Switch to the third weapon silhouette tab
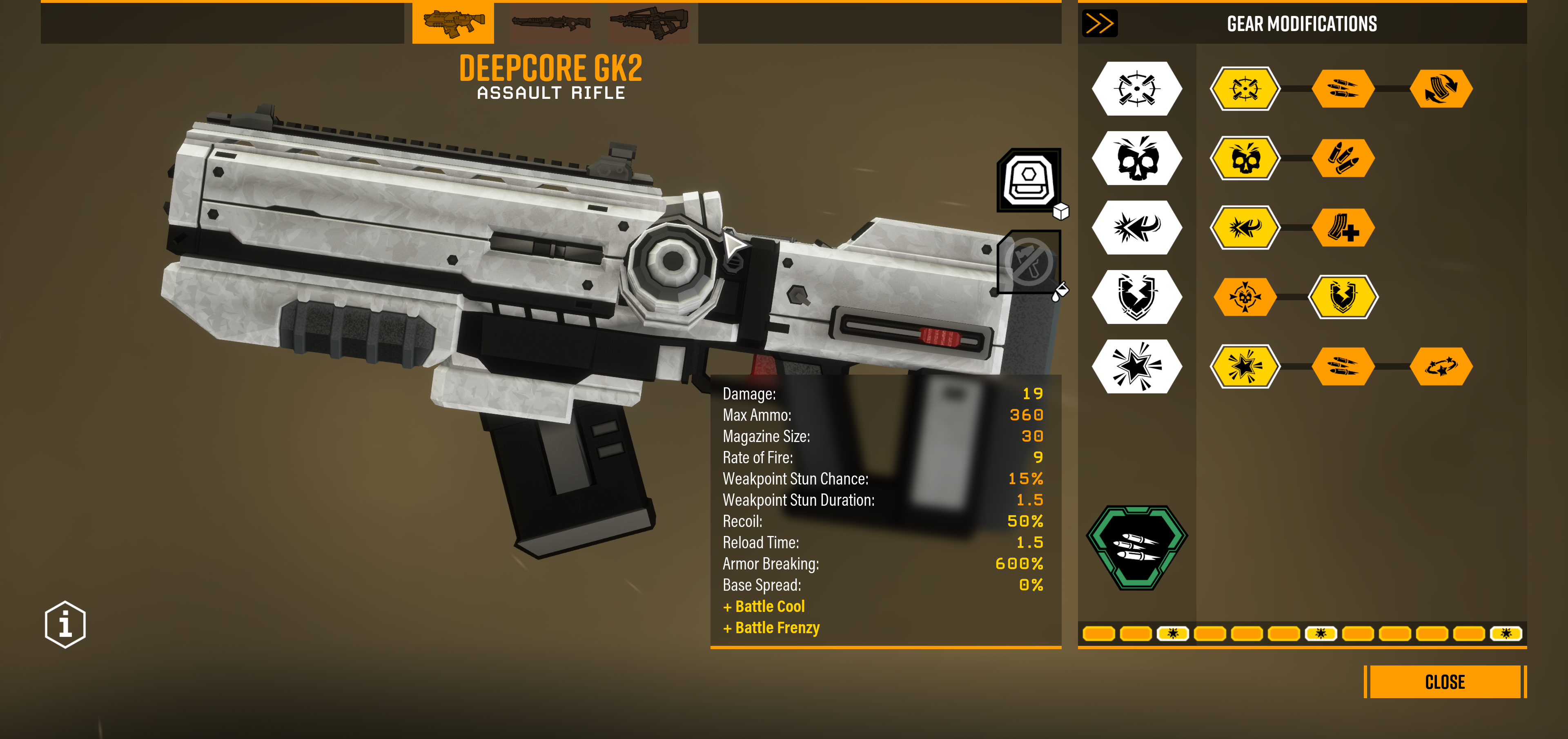The height and width of the screenshot is (739, 1568). pyautogui.click(x=649, y=22)
